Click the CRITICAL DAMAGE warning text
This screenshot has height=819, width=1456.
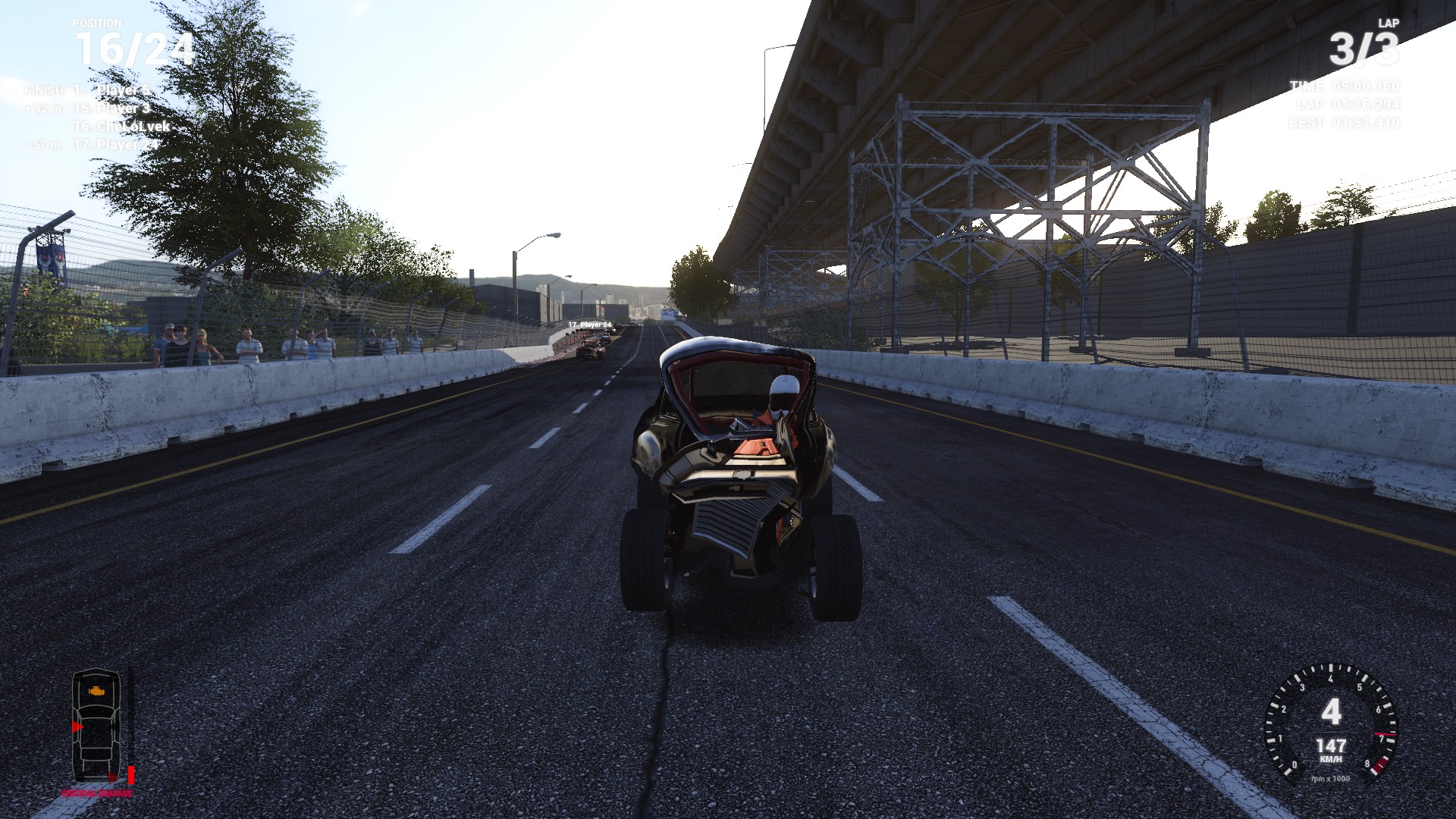pyautogui.click(x=96, y=792)
